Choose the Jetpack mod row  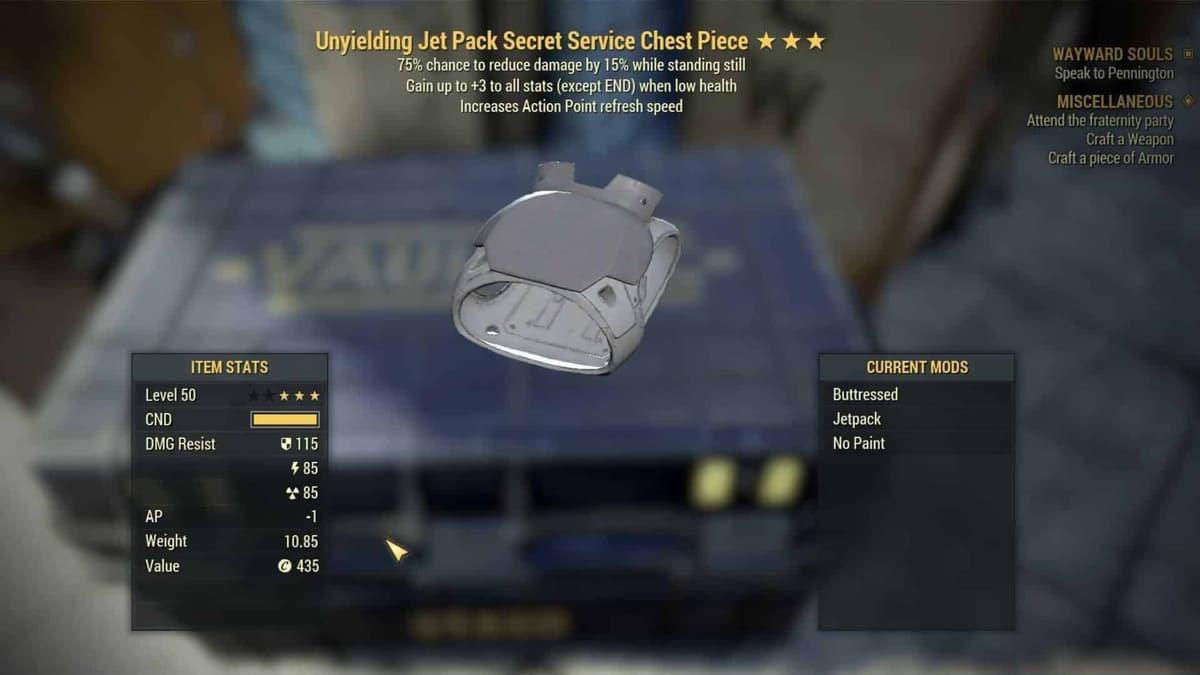click(x=857, y=419)
